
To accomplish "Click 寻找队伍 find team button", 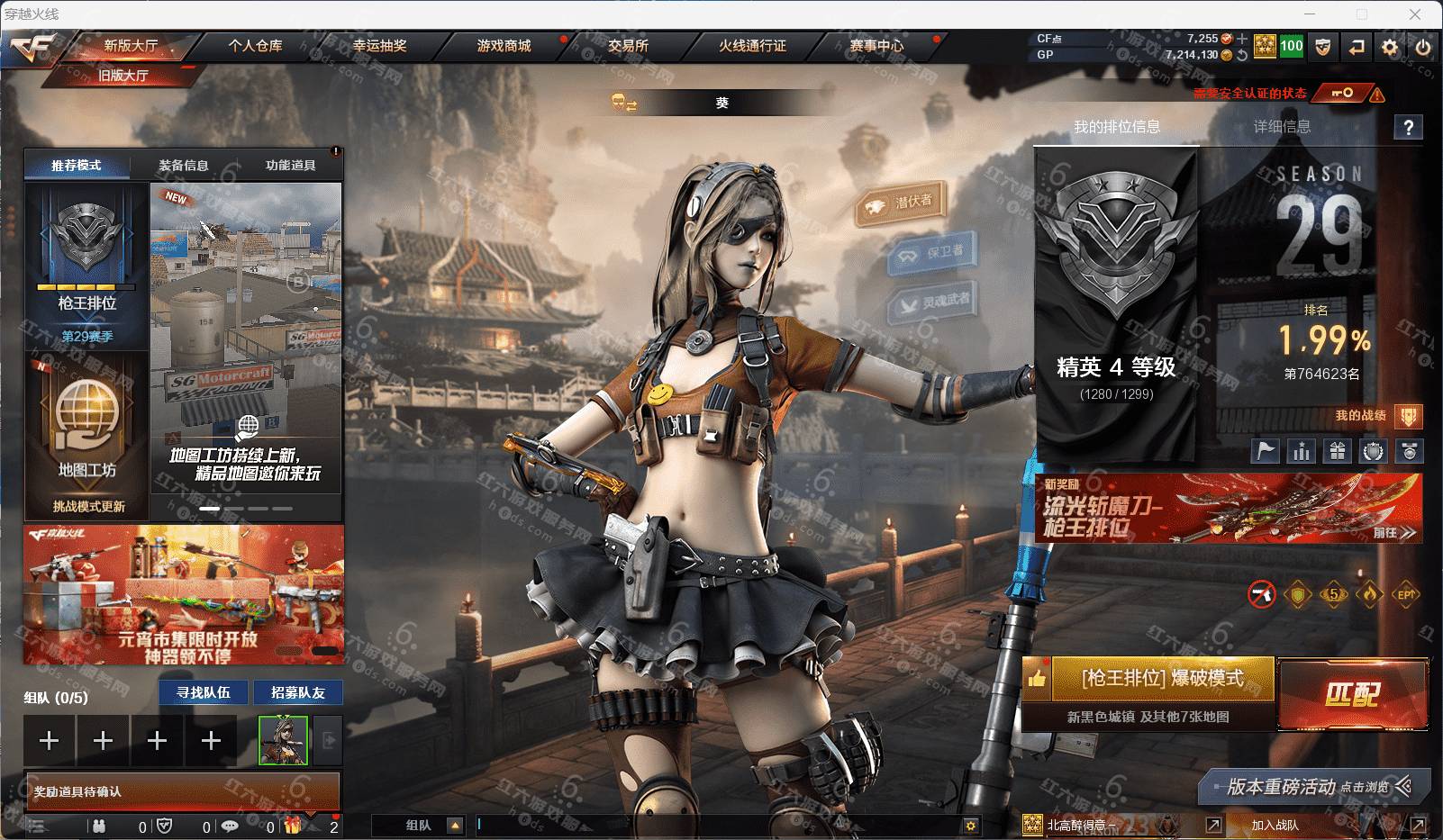I will (204, 692).
